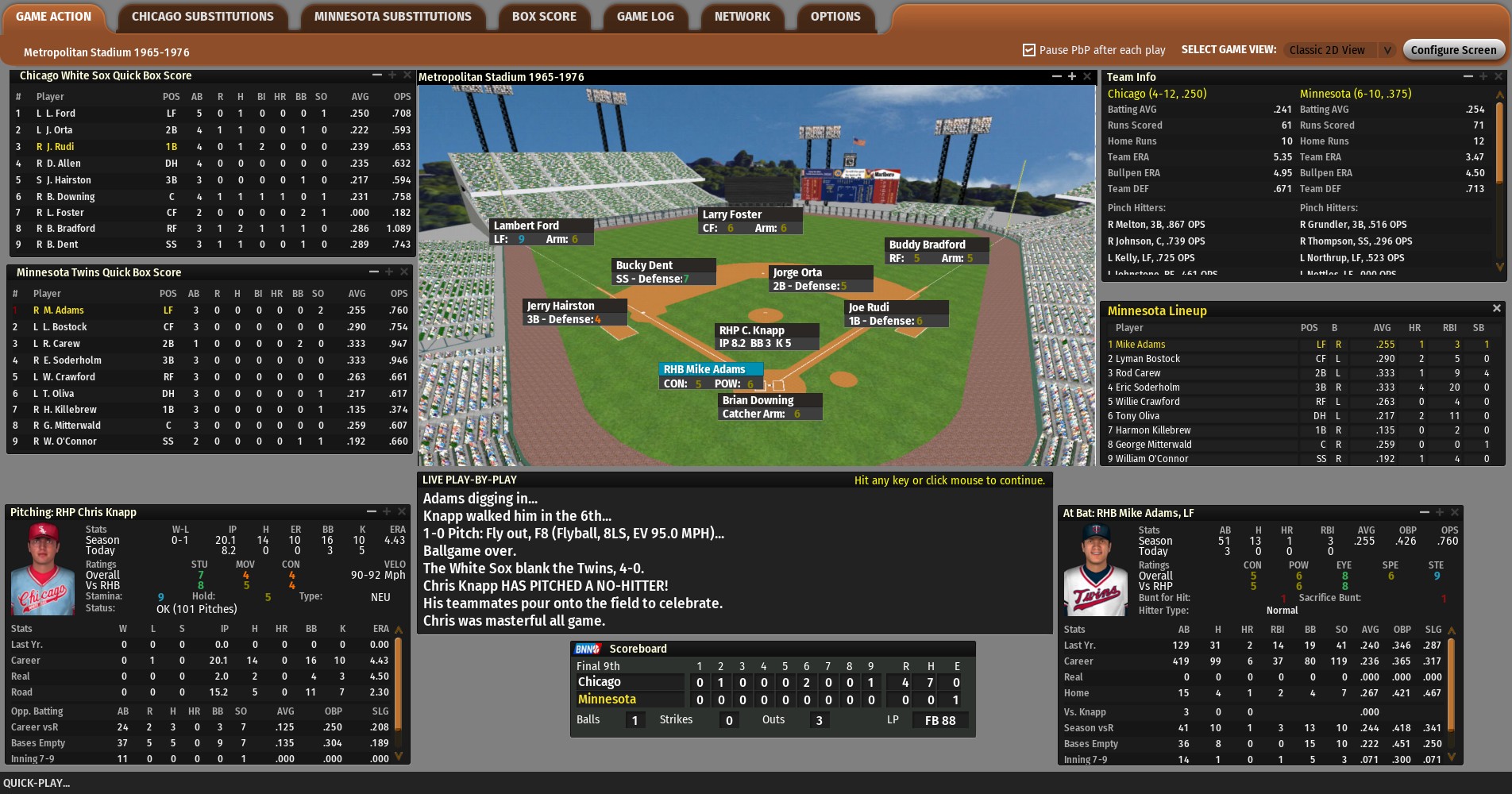Click the Configure Screen button

click(x=1453, y=50)
